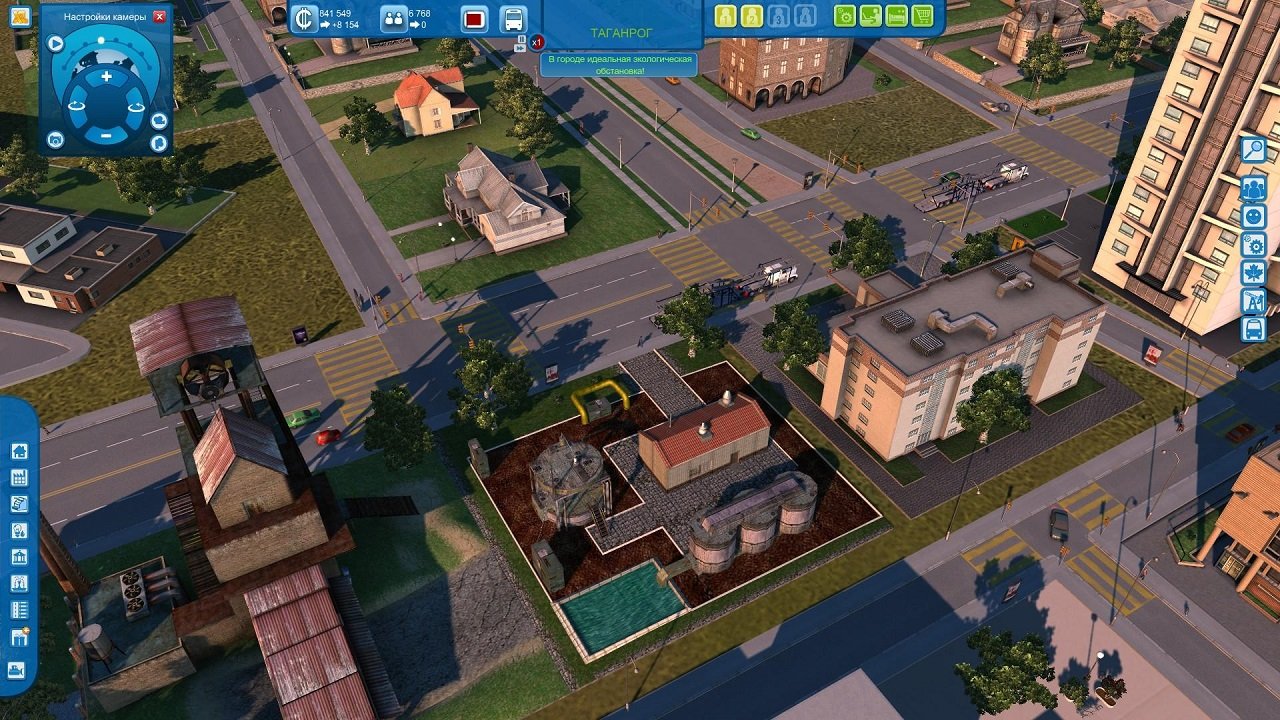Toggle milestone button 2 in the top bar
Viewport: 1280px width, 720px height.
click(x=751, y=17)
